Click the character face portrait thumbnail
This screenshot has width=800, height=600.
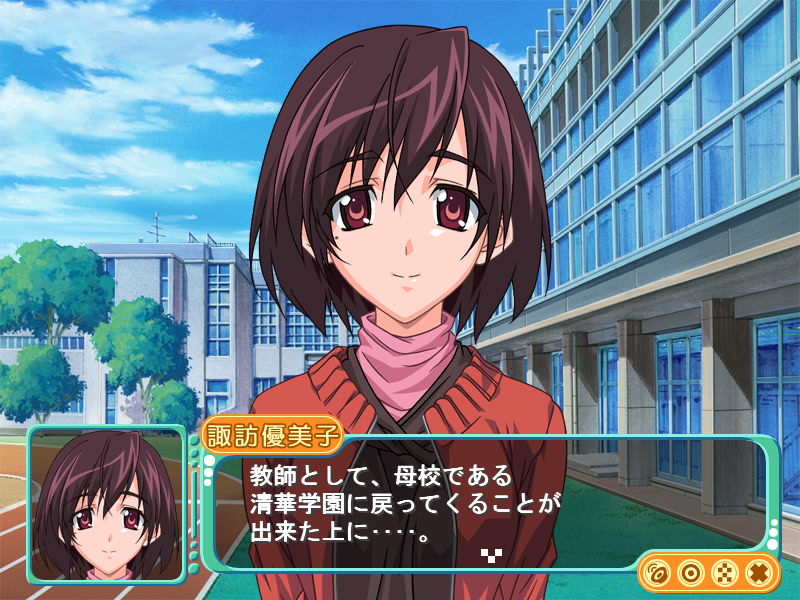click(x=107, y=505)
